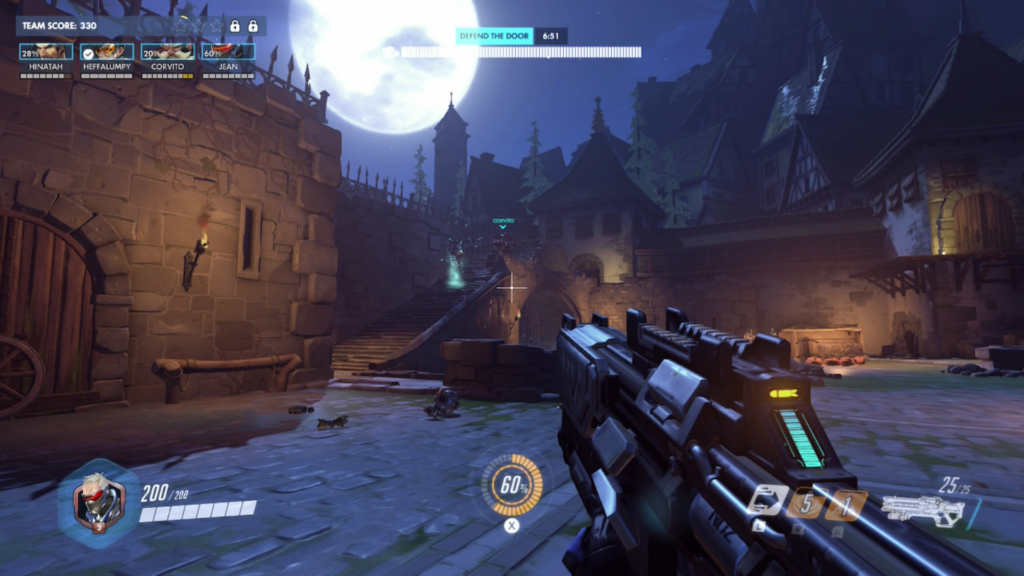The height and width of the screenshot is (576, 1024).
Task: Select the pulse rifle weapon icon
Action: click(x=921, y=510)
